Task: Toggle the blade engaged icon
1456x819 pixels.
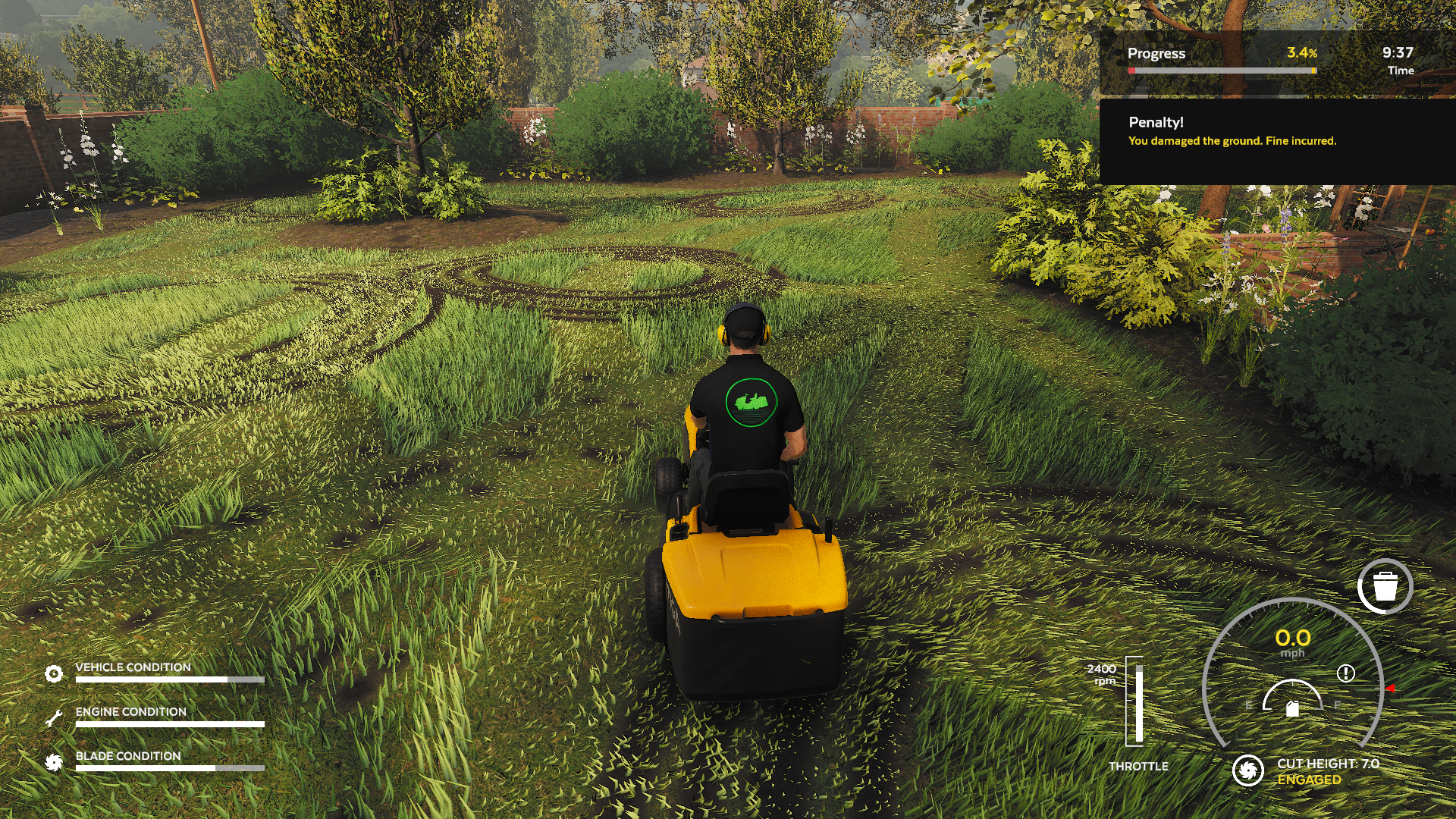Action: tap(1247, 770)
